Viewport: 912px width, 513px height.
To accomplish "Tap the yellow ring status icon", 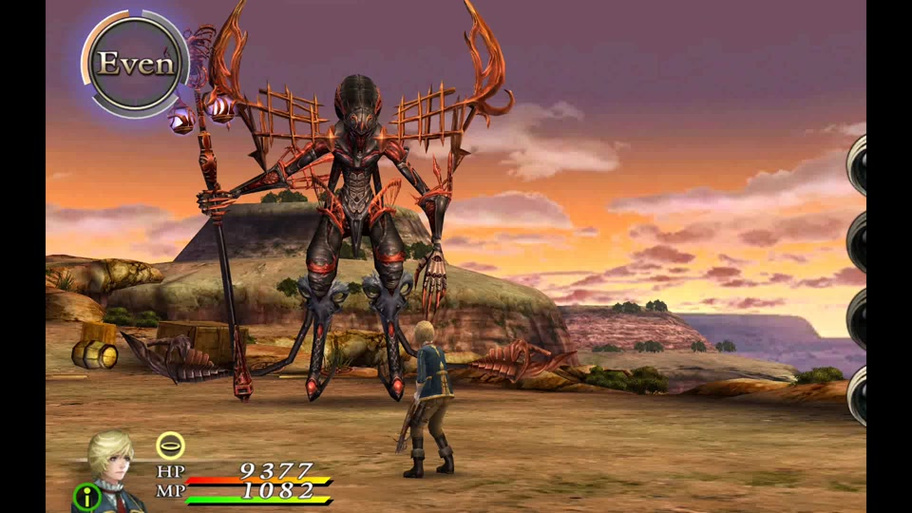I will (x=170, y=446).
